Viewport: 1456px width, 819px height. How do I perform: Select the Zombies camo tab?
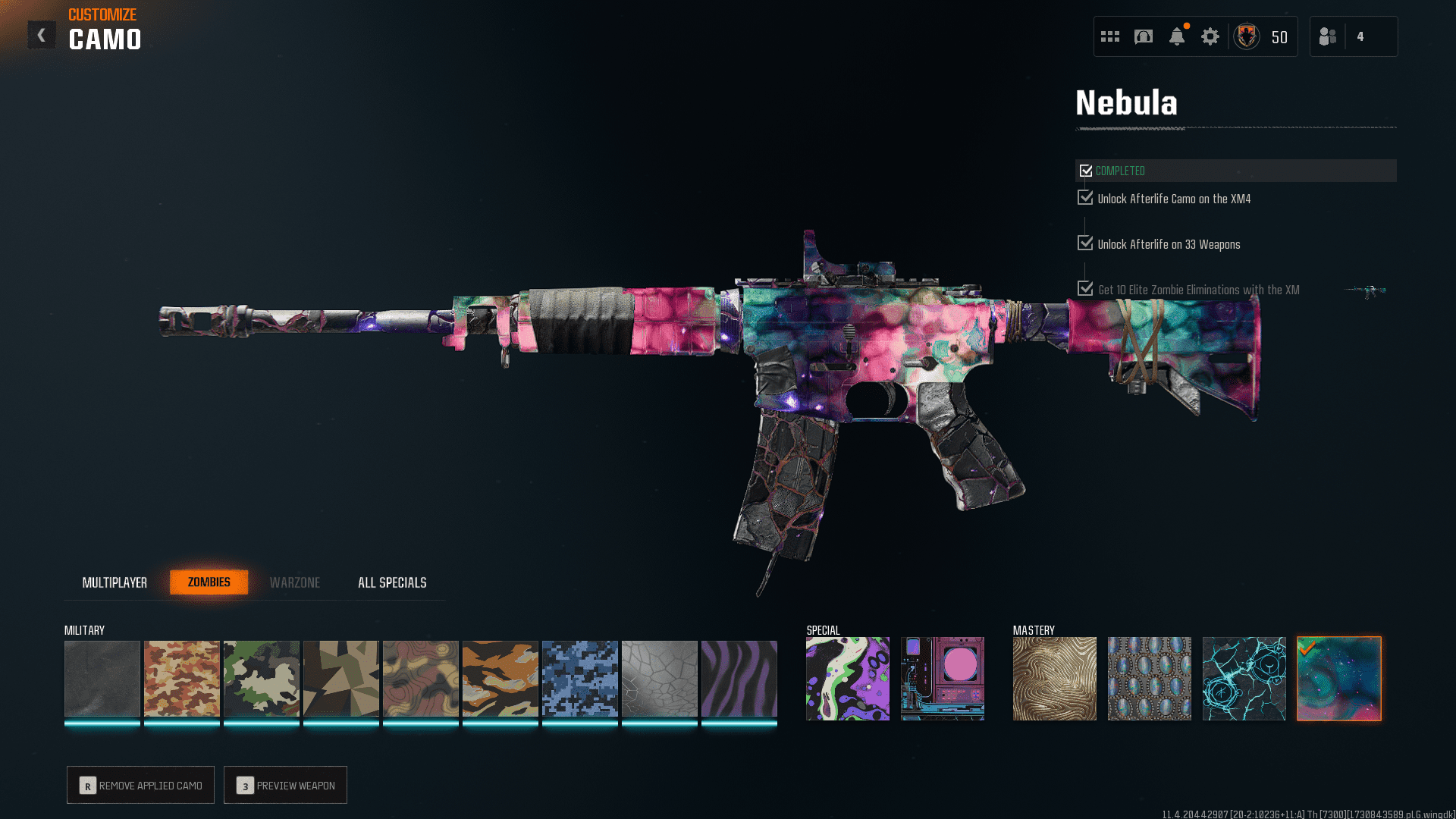pos(209,582)
